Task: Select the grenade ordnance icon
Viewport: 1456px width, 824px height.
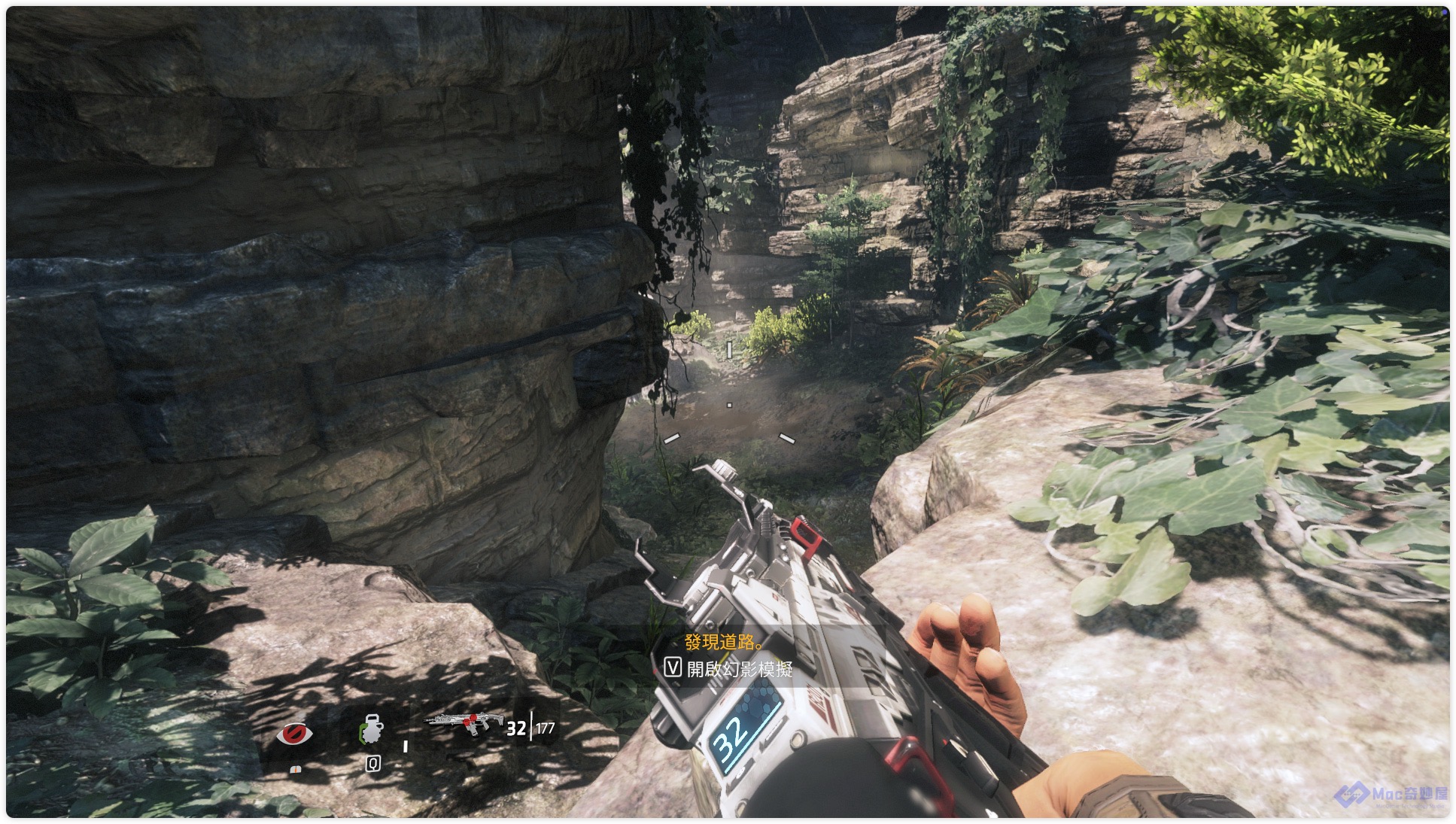Action: tap(372, 730)
